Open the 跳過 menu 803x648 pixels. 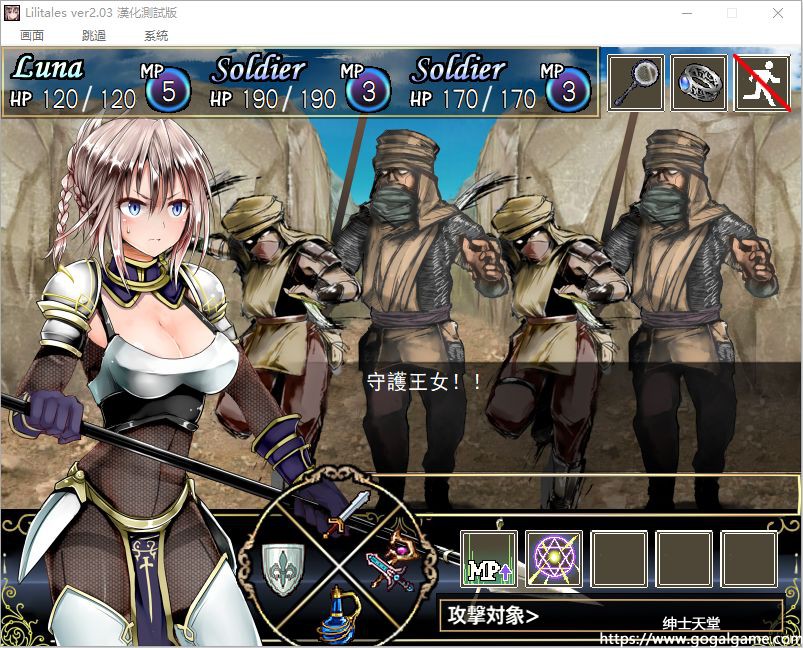(94, 35)
